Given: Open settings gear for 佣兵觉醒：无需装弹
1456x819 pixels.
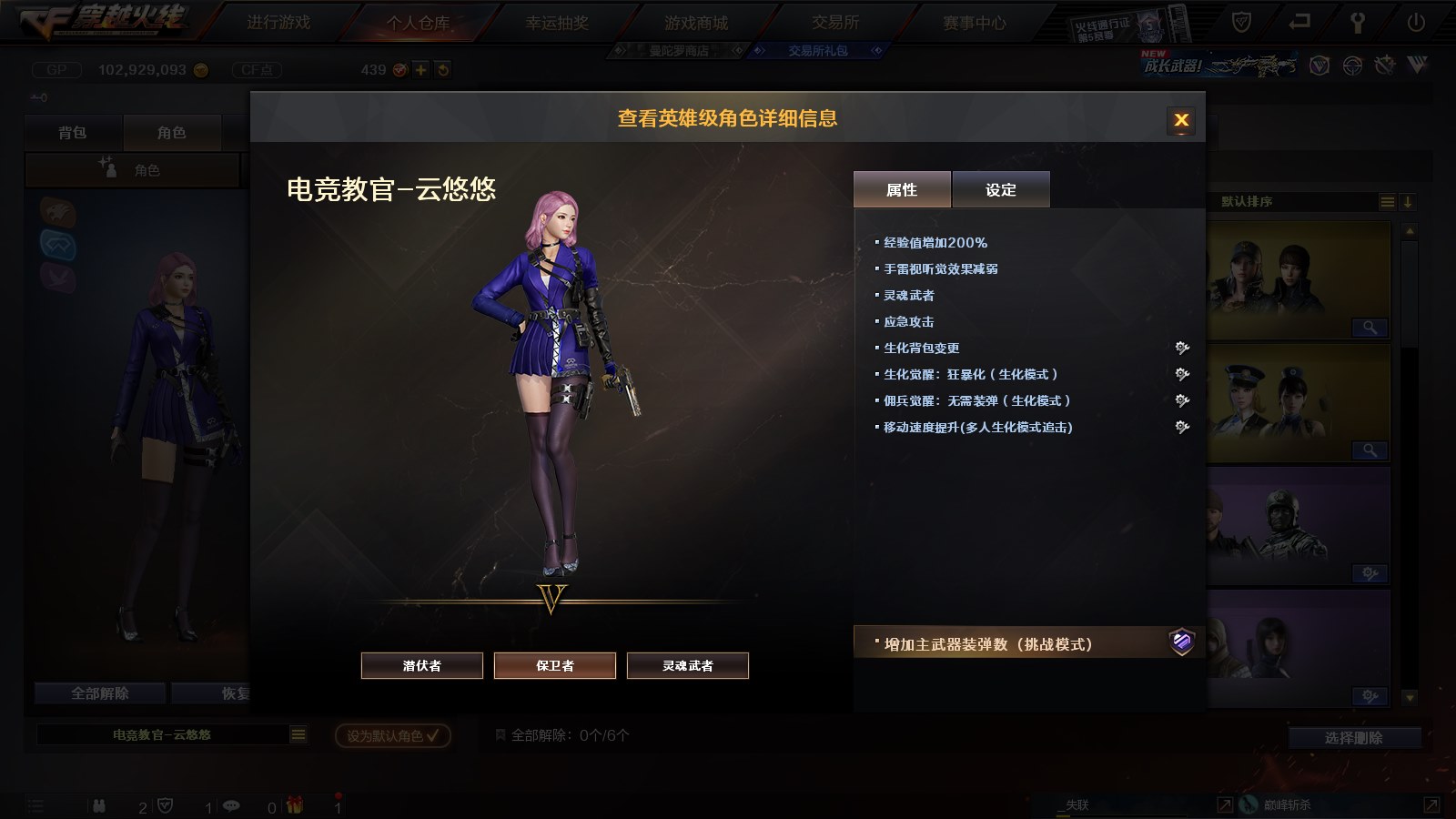Looking at the screenshot, I should pos(1182,400).
